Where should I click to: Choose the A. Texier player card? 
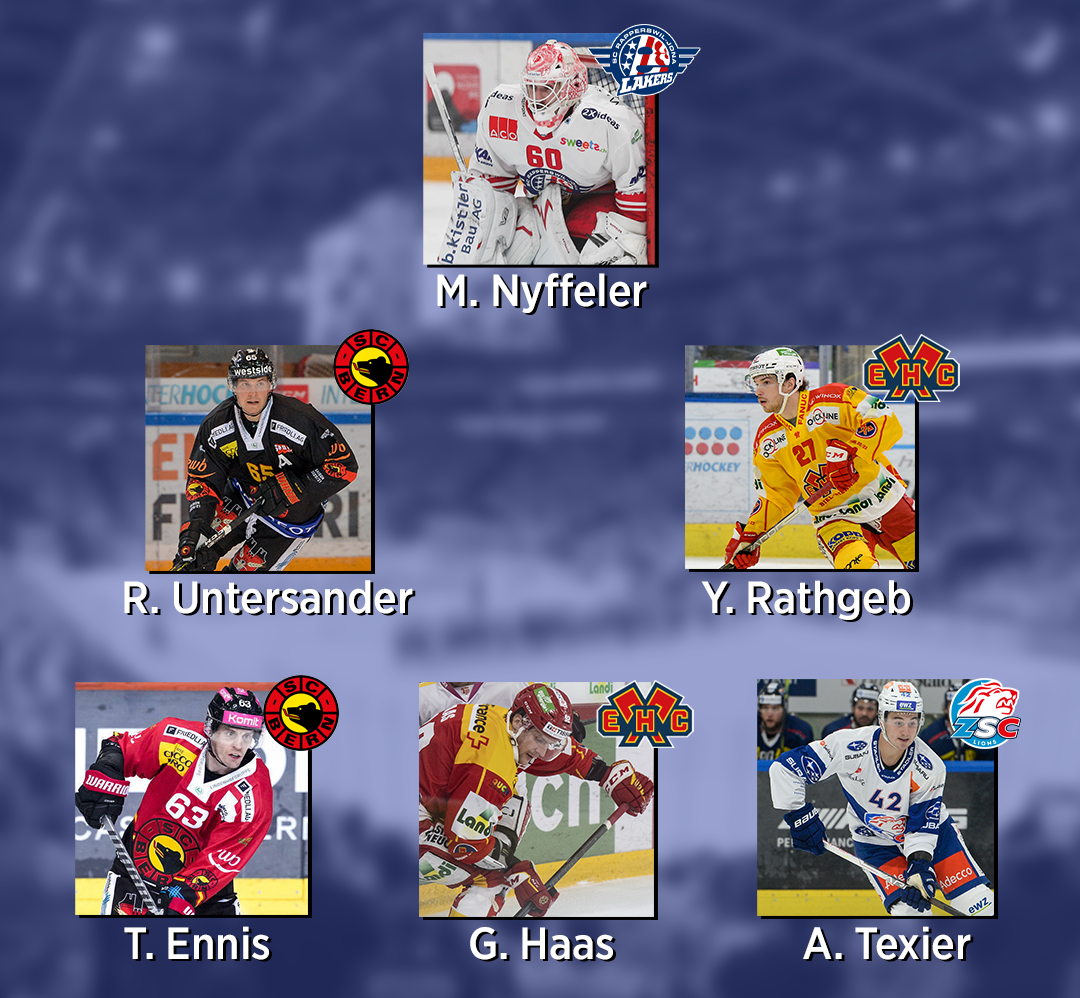coord(875,798)
